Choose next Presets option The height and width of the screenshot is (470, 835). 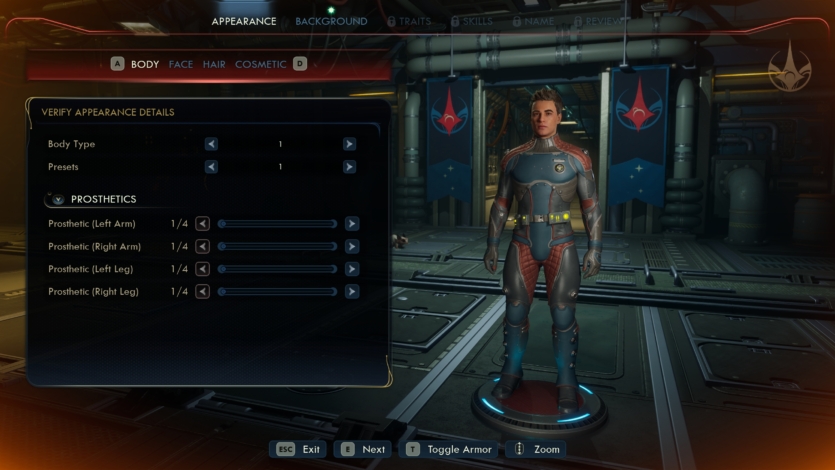349,167
